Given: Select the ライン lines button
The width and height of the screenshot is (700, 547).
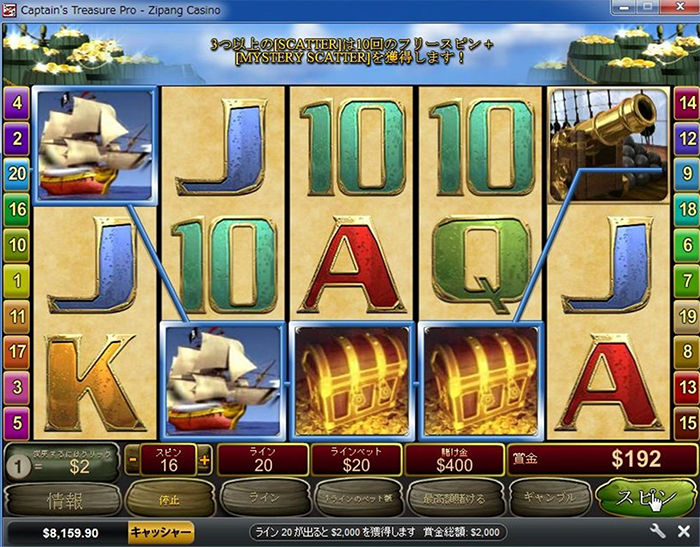Looking at the screenshot, I should point(255,496).
